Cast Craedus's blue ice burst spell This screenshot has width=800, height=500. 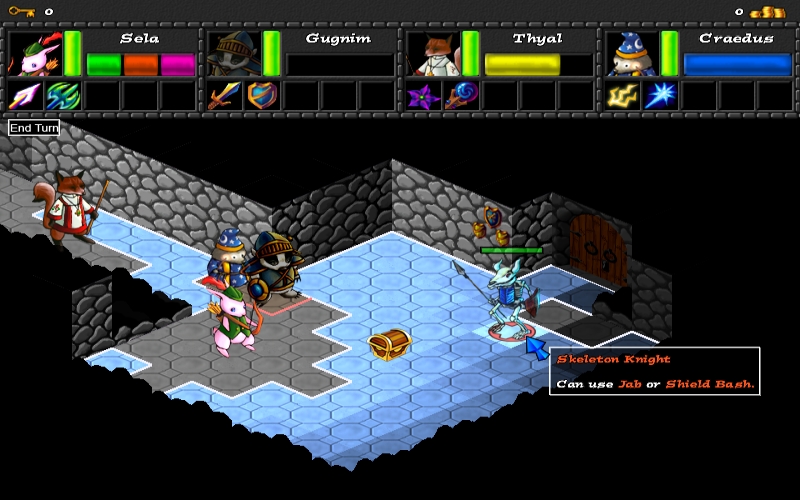tap(660, 96)
